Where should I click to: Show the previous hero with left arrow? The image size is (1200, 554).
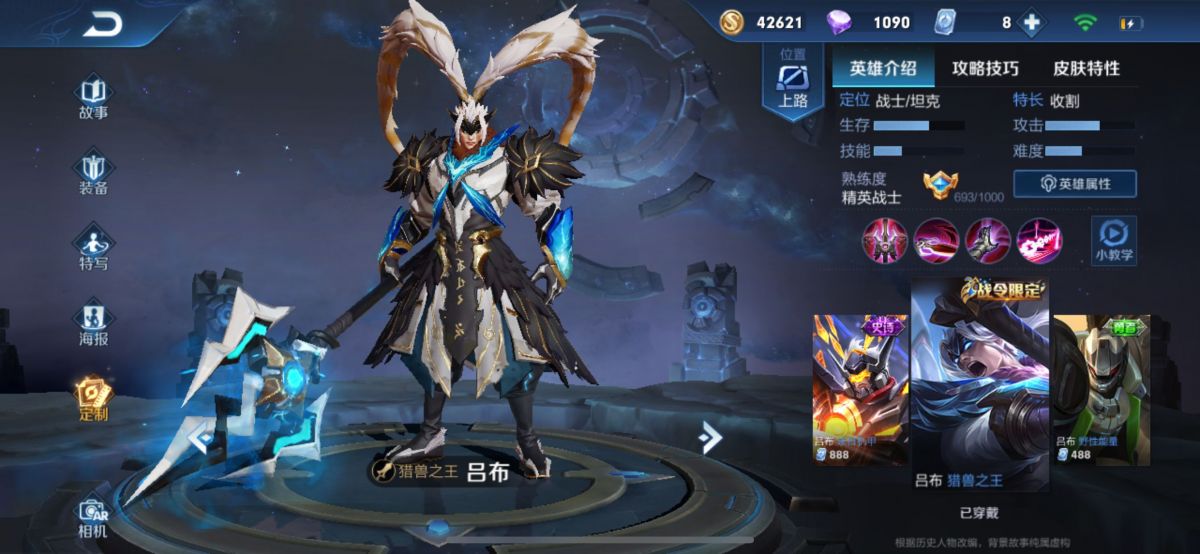click(198, 436)
